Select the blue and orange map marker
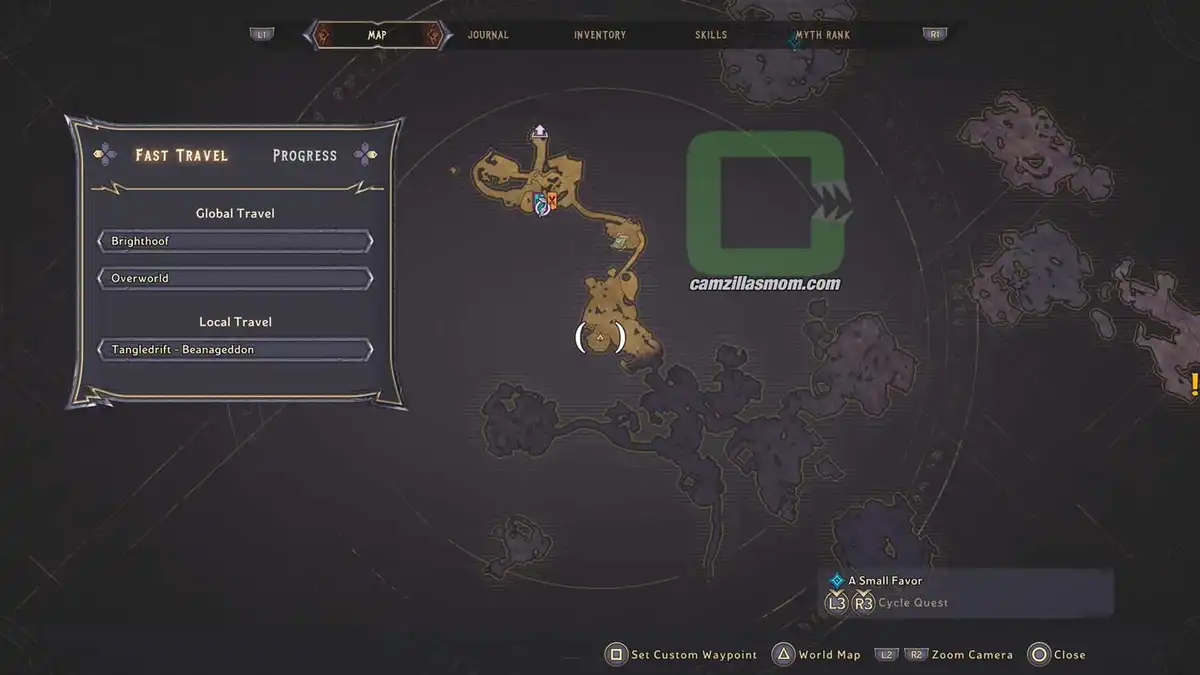Screen dimensions: 1200x675 (x=543, y=203)
